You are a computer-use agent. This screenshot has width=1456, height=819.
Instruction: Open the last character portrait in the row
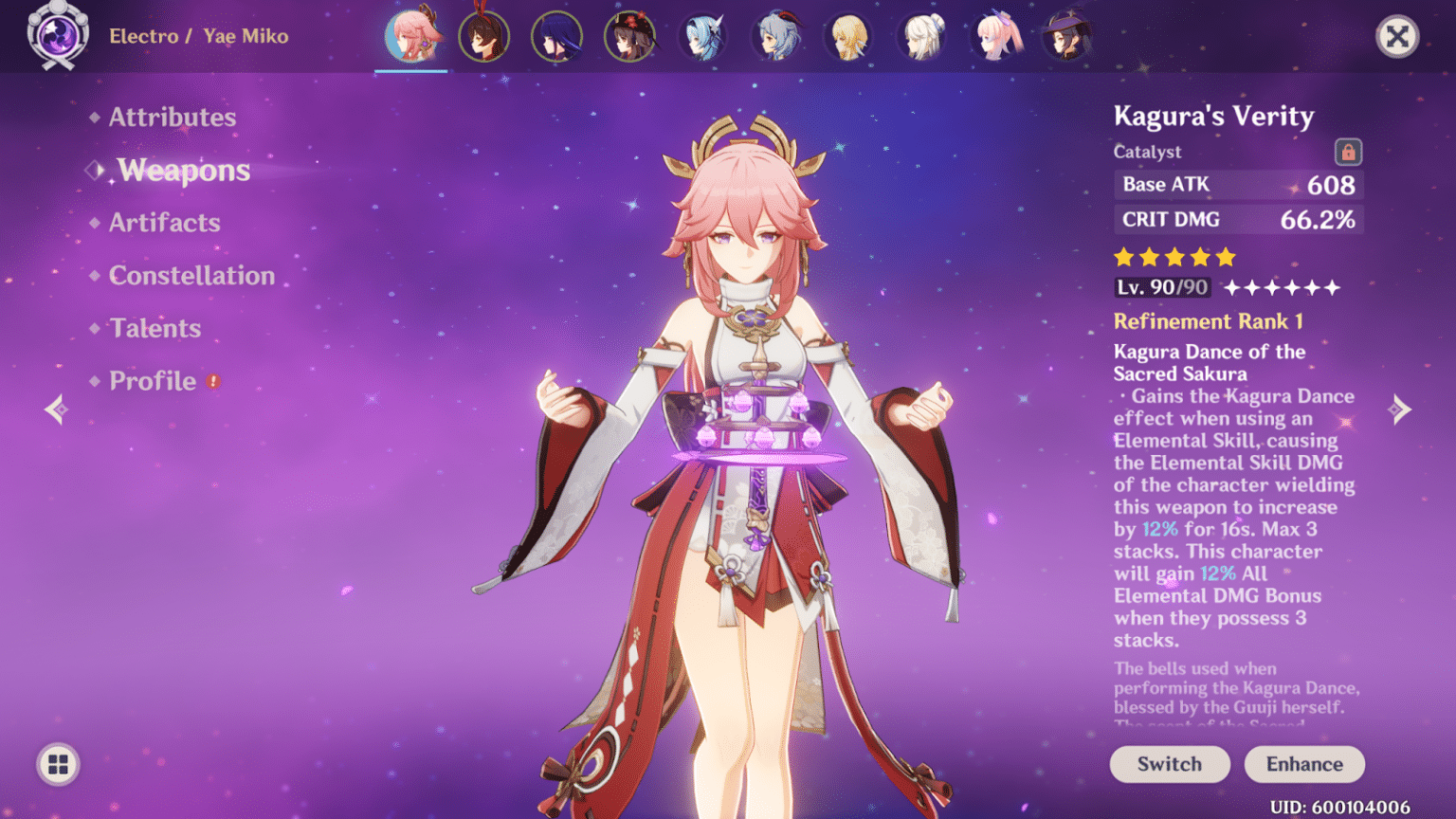coord(1068,36)
